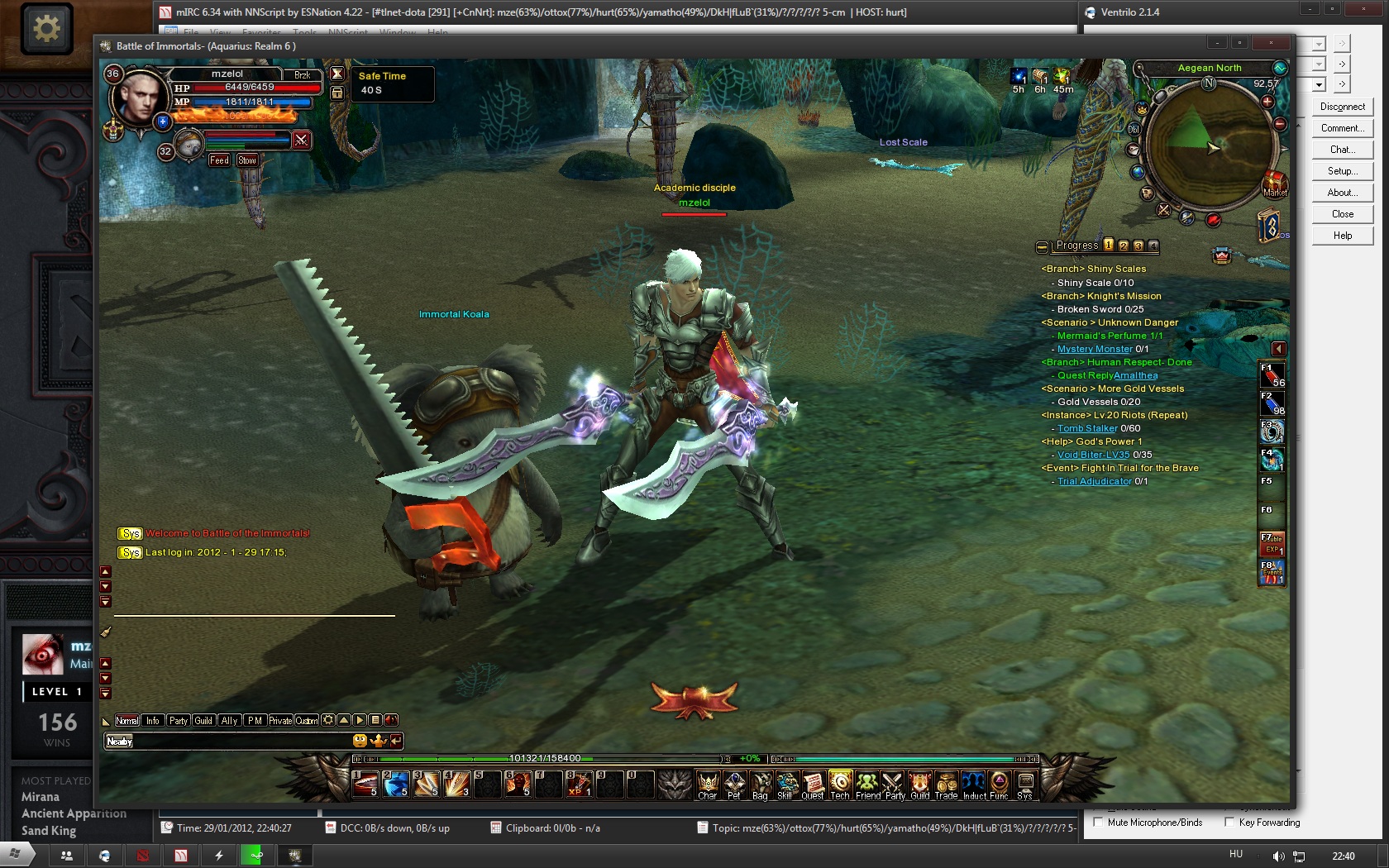Screen dimensions: 1389x868
Task: Open the Skill menu
Action: [786, 784]
